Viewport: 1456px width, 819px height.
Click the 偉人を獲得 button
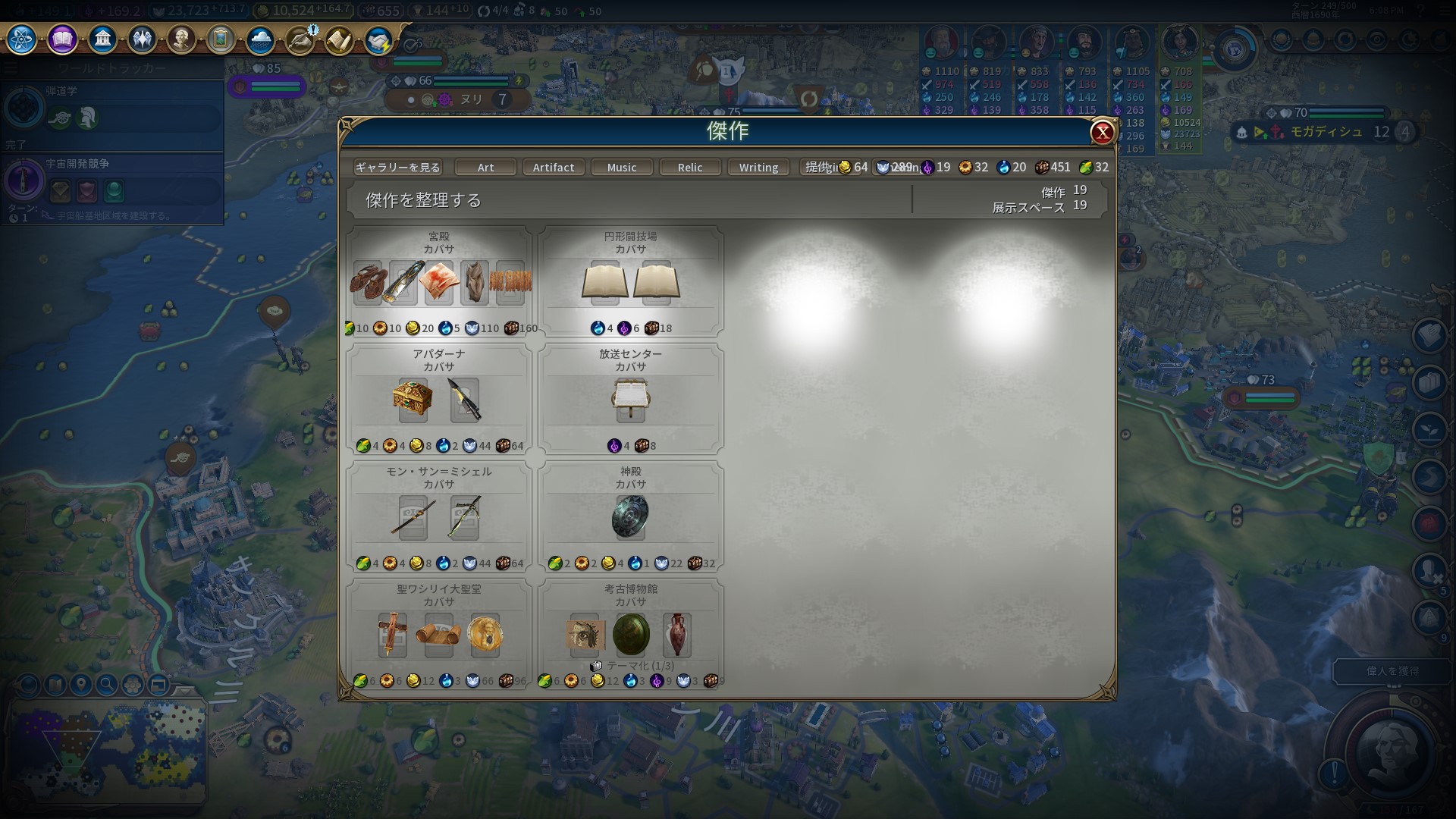click(x=1394, y=671)
